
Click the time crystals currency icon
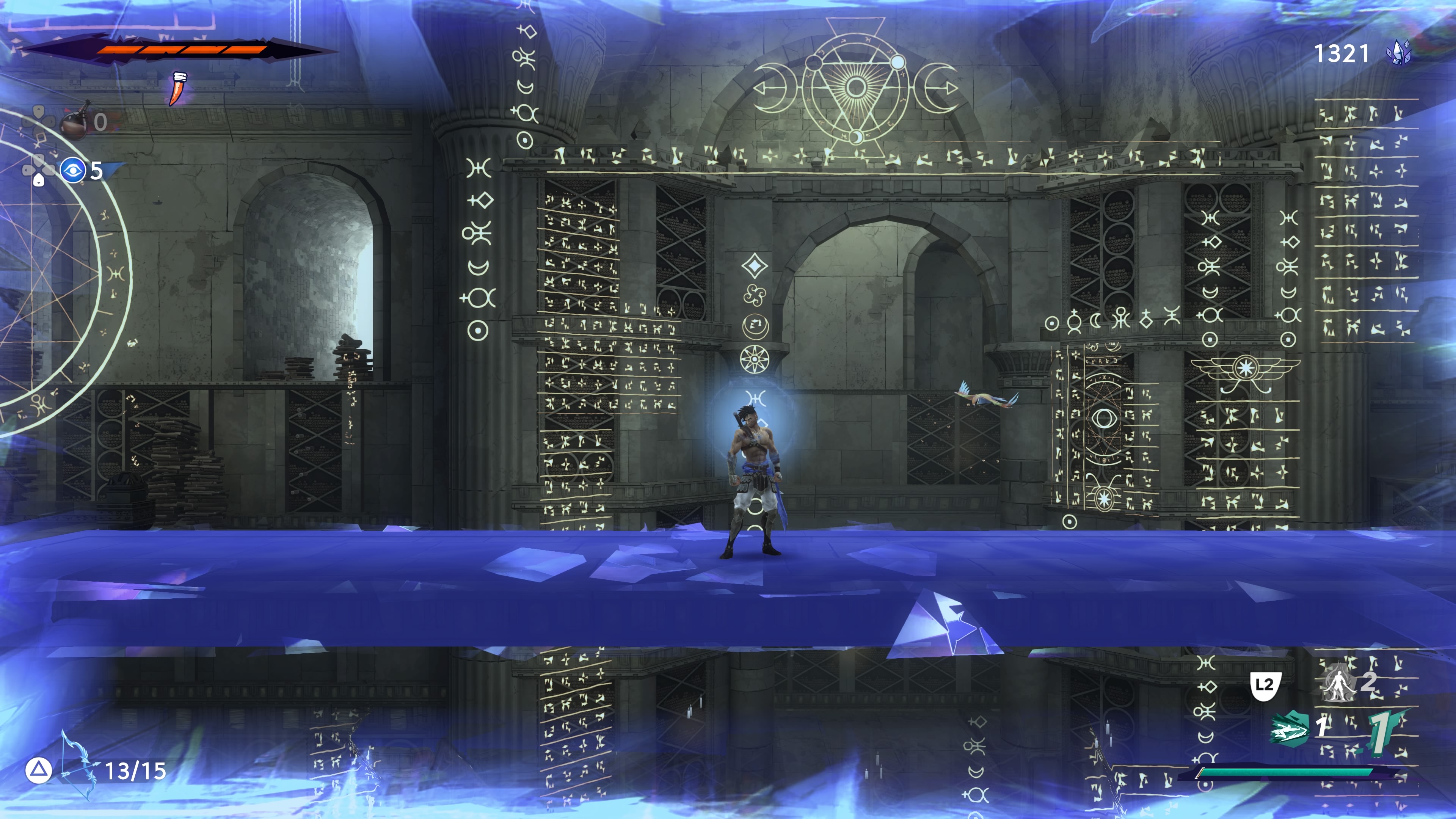(x=1399, y=53)
